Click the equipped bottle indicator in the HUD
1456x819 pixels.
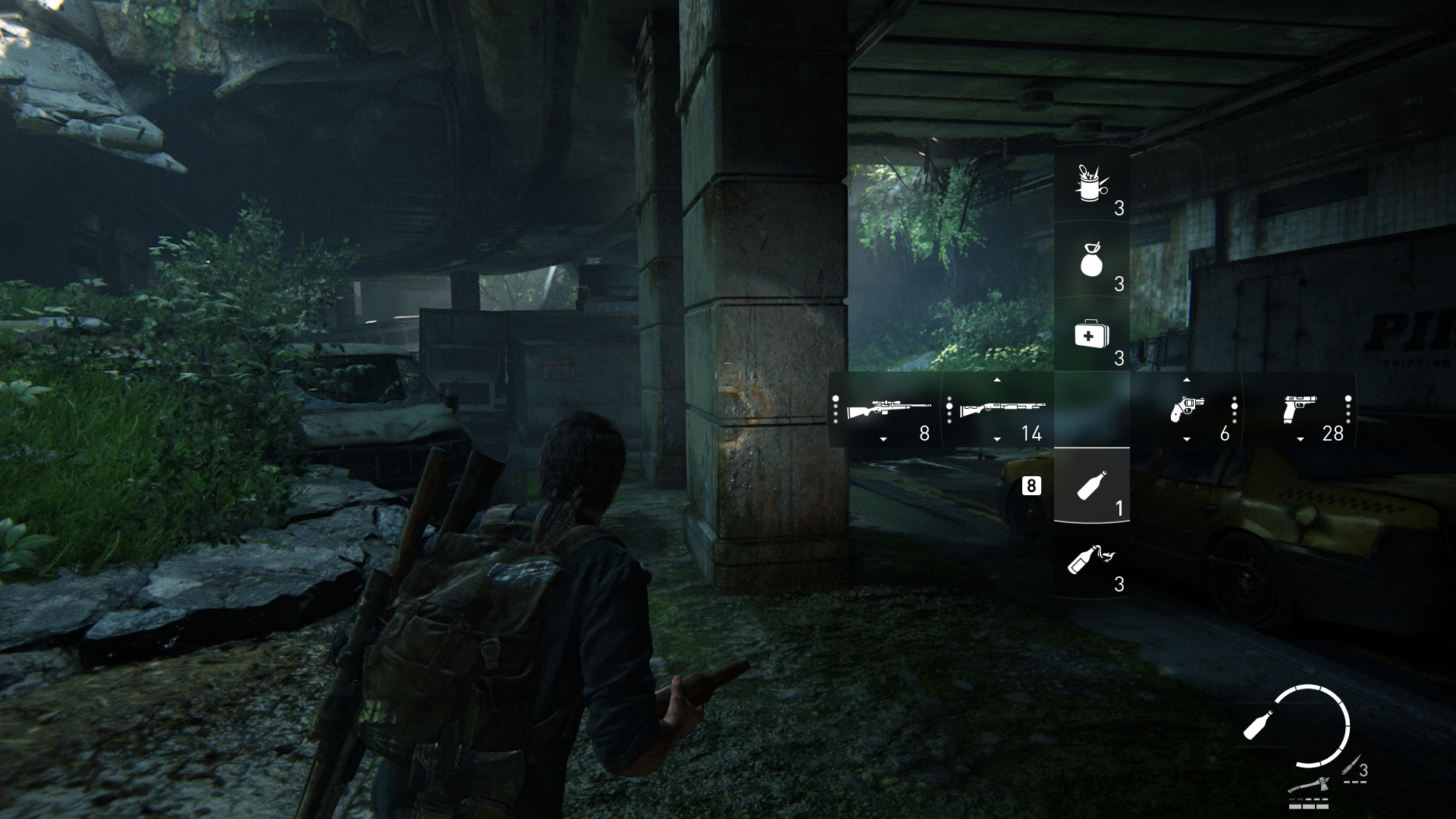[1260, 725]
